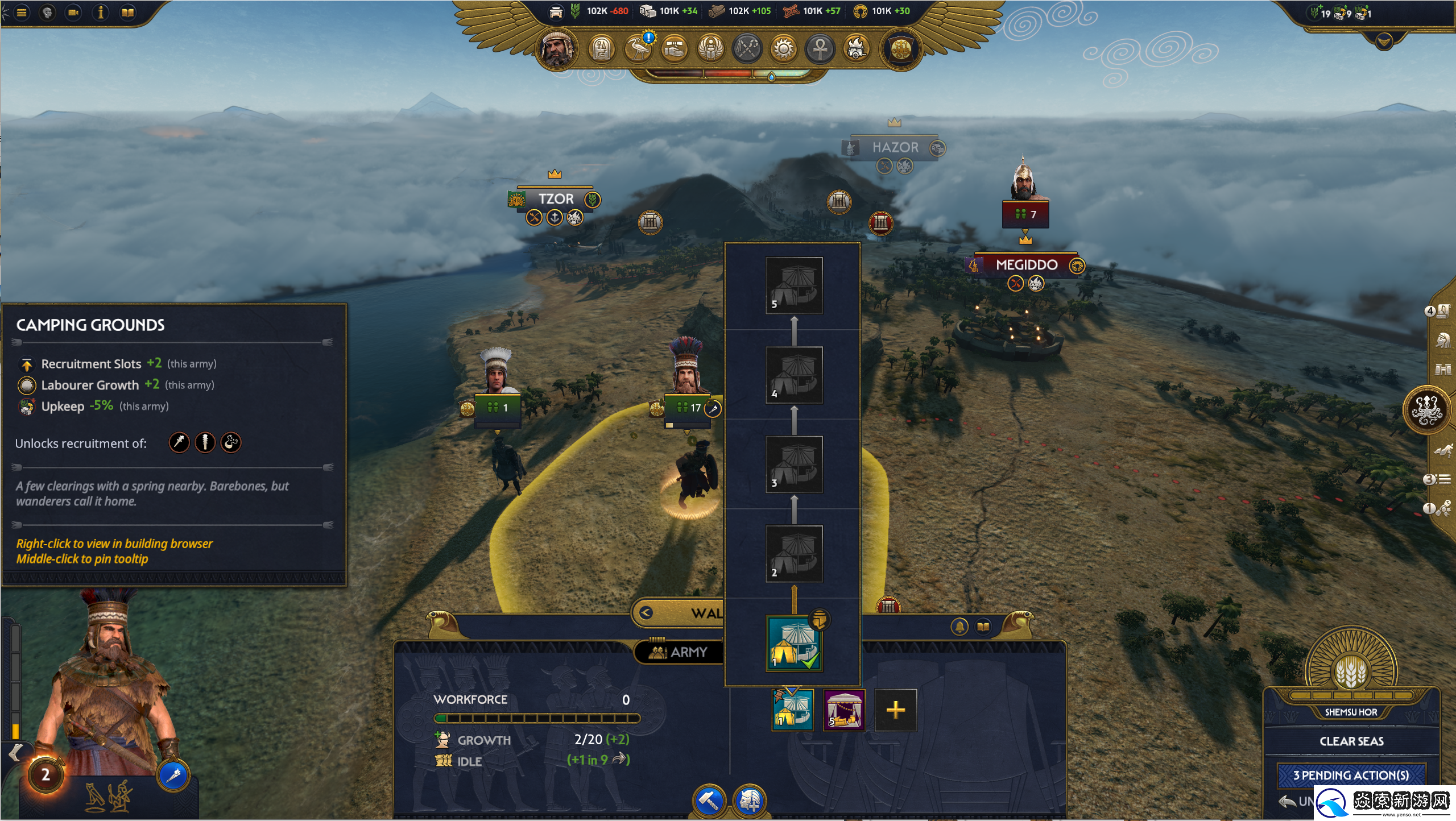
Task: Select the Tzor settlement label
Action: point(556,199)
